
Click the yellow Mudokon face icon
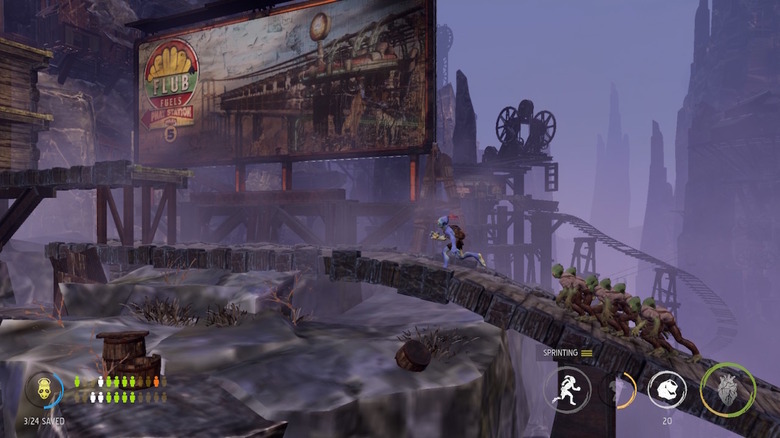coord(43,390)
